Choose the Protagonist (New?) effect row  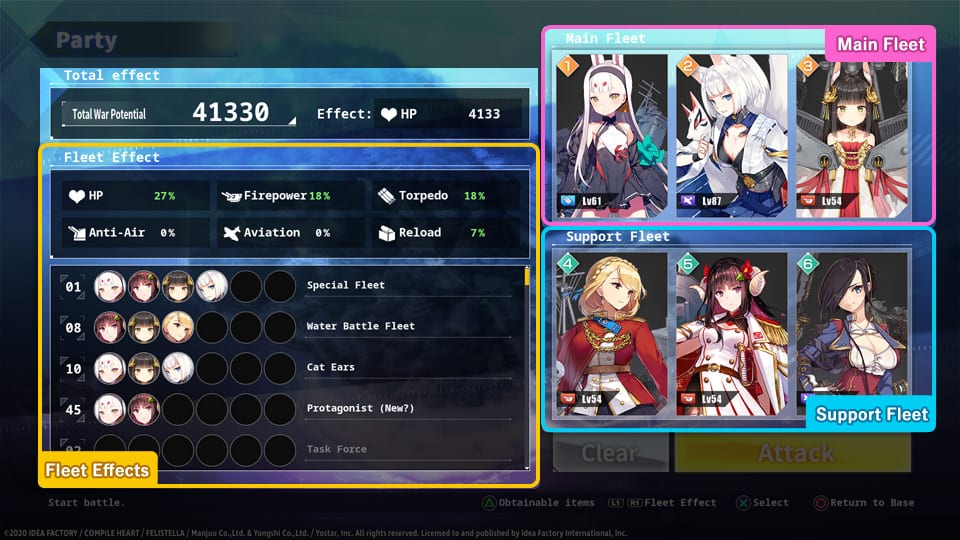click(290, 409)
